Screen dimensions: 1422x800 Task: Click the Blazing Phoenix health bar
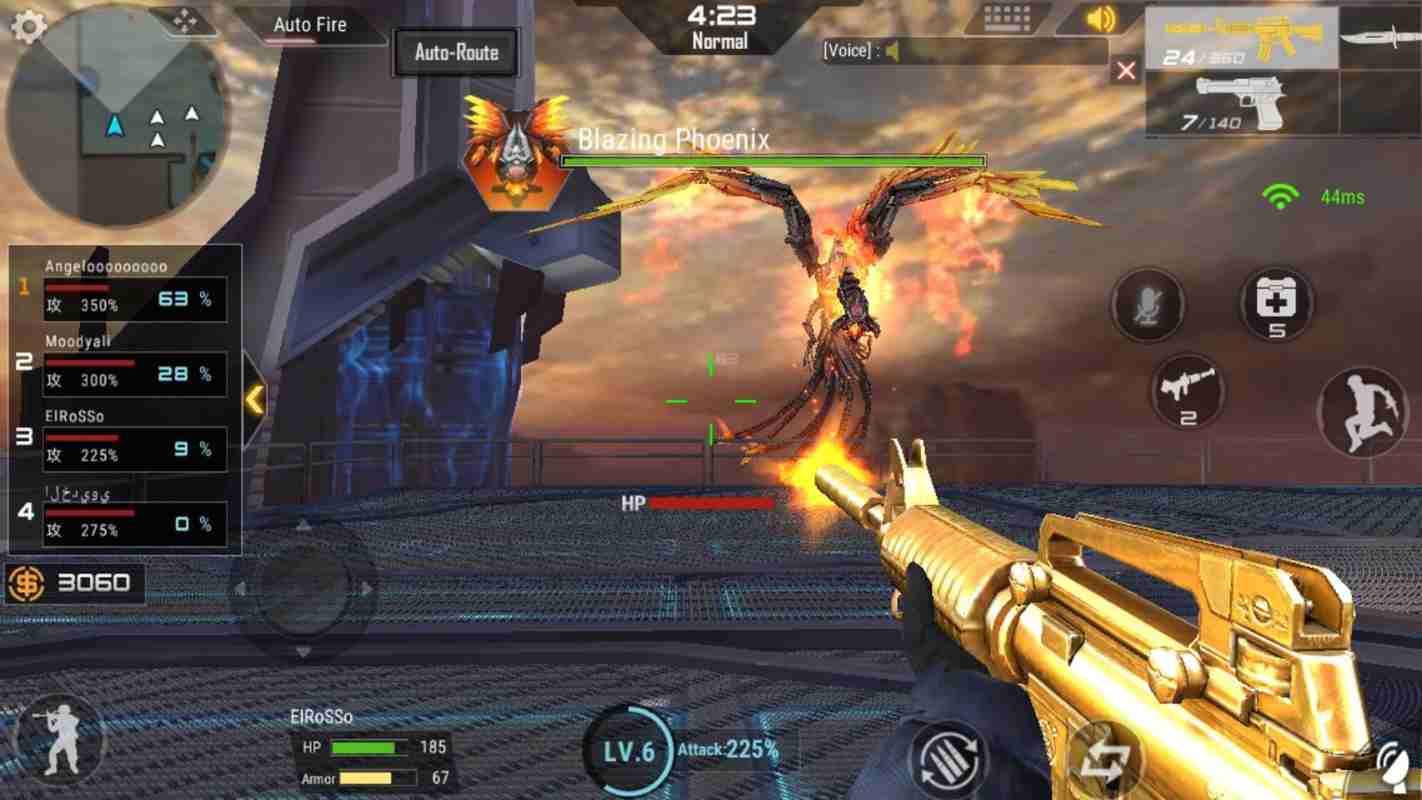pyautogui.click(x=773, y=160)
